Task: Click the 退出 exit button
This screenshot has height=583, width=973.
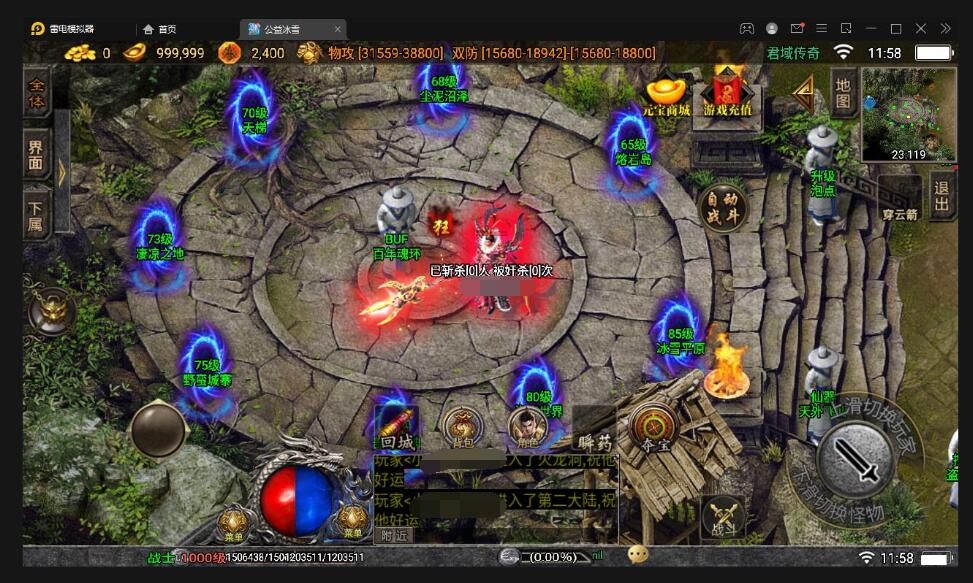Action: click(x=941, y=195)
